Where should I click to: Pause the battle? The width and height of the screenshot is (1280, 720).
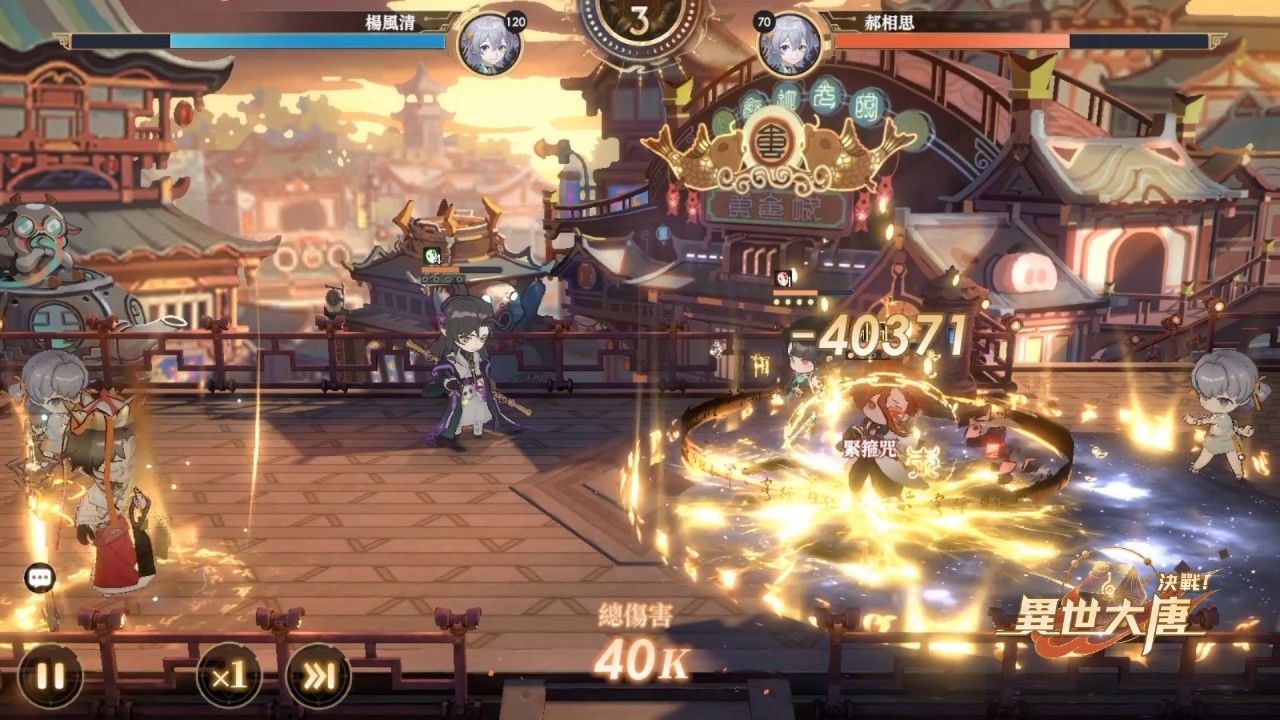(50, 675)
